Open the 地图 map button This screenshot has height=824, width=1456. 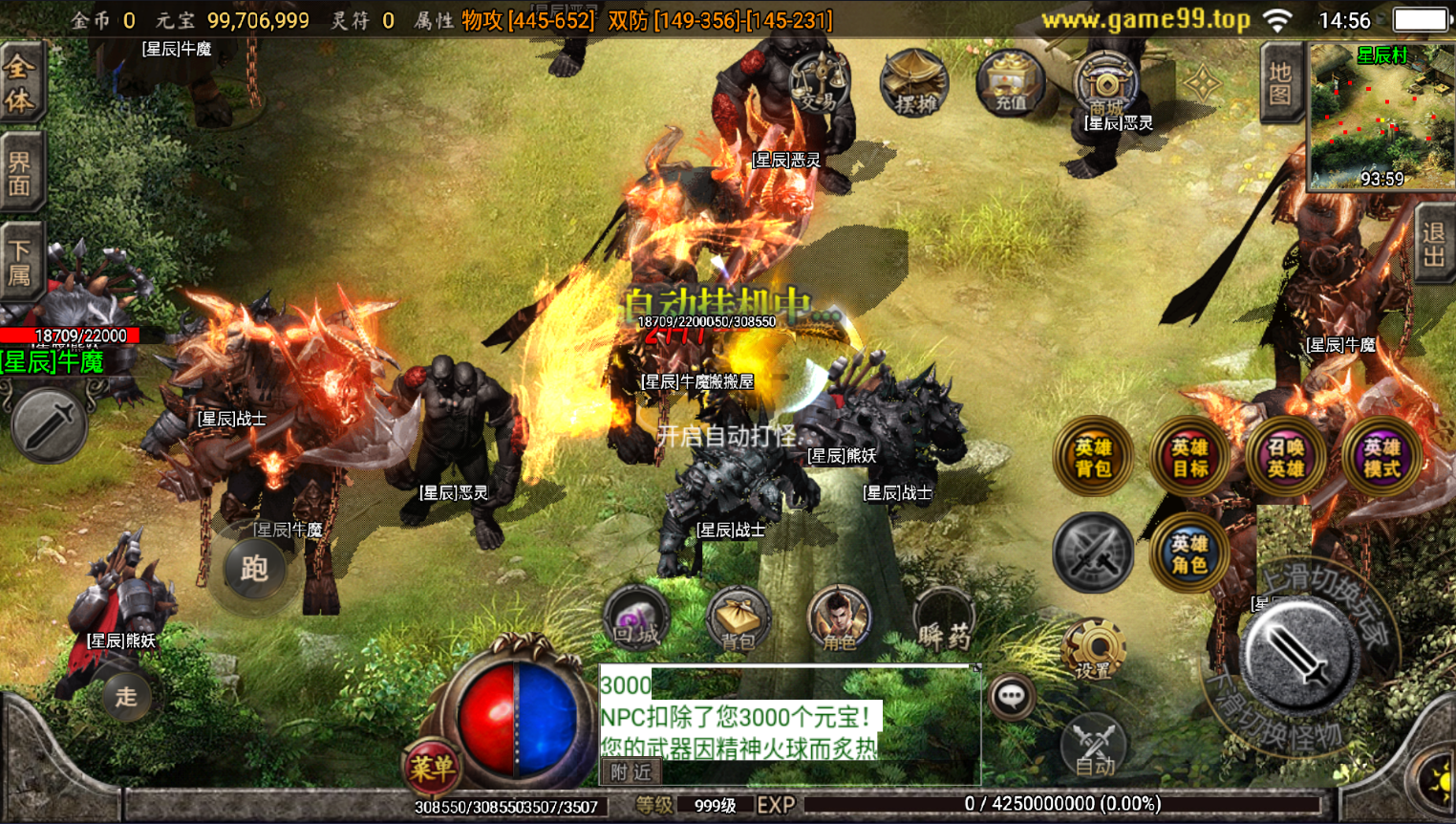click(x=1280, y=84)
